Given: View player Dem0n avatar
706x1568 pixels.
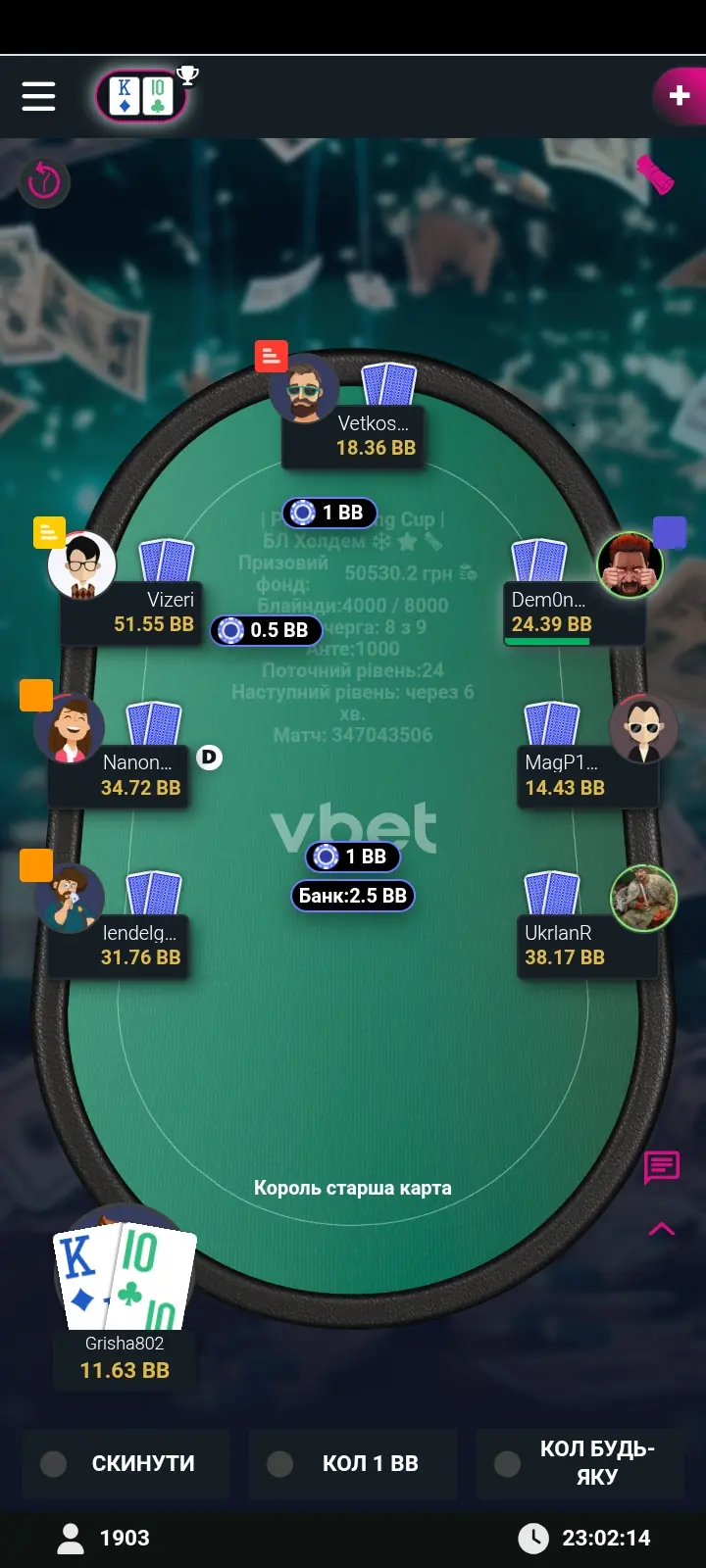Looking at the screenshot, I should coord(630,565).
